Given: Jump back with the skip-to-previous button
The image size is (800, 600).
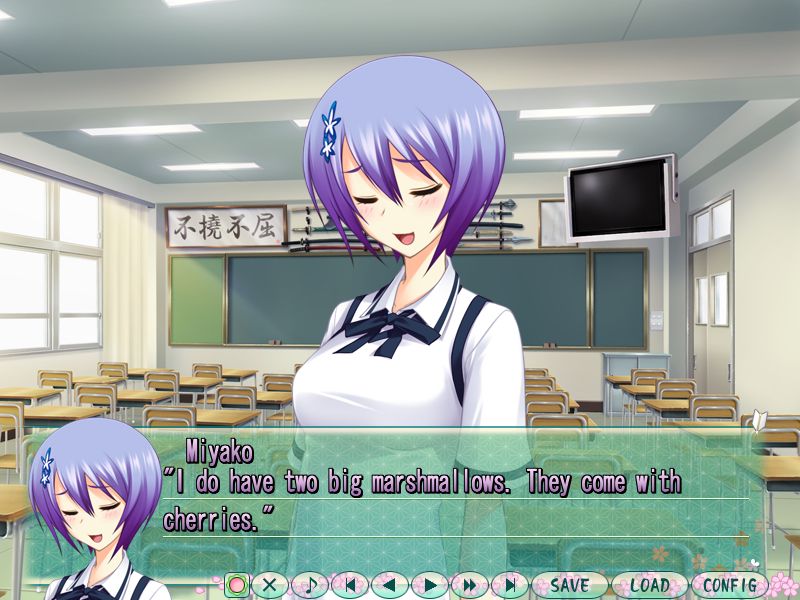Looking at the screenshot, I should [349, 585].
